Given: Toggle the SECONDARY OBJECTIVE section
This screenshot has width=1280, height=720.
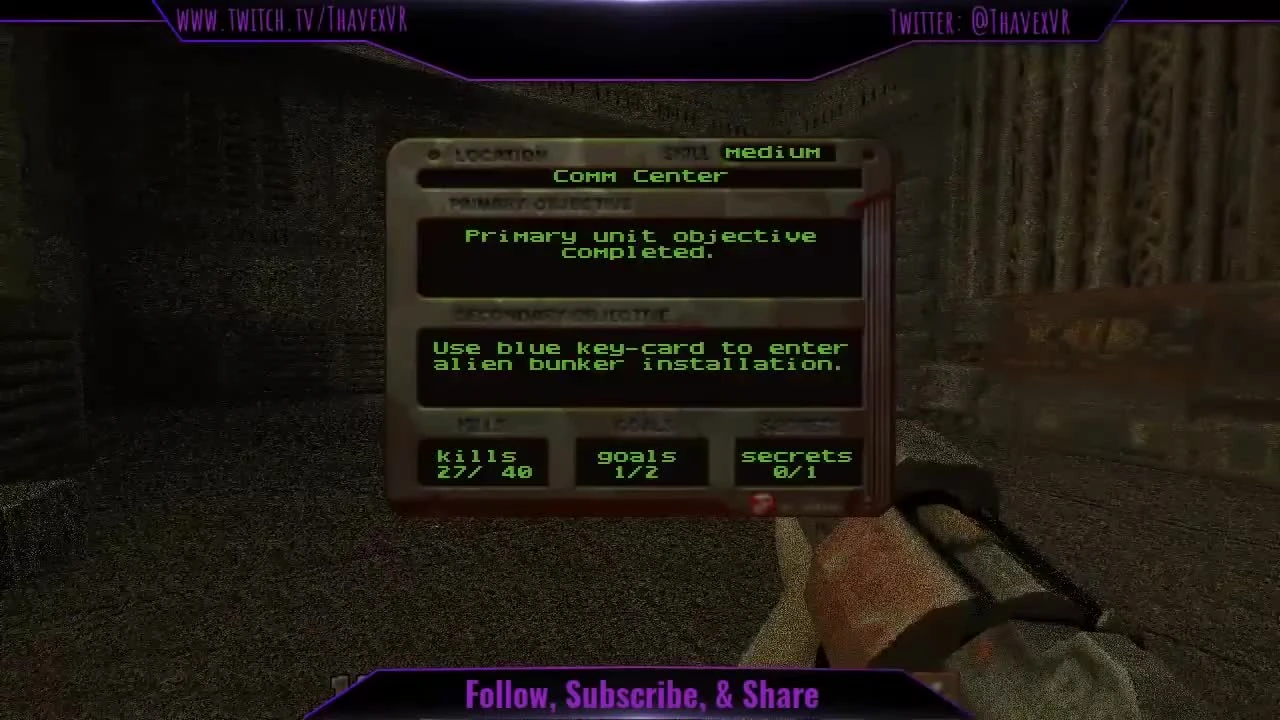Looking at the screenshot, I should pos(565,314).
